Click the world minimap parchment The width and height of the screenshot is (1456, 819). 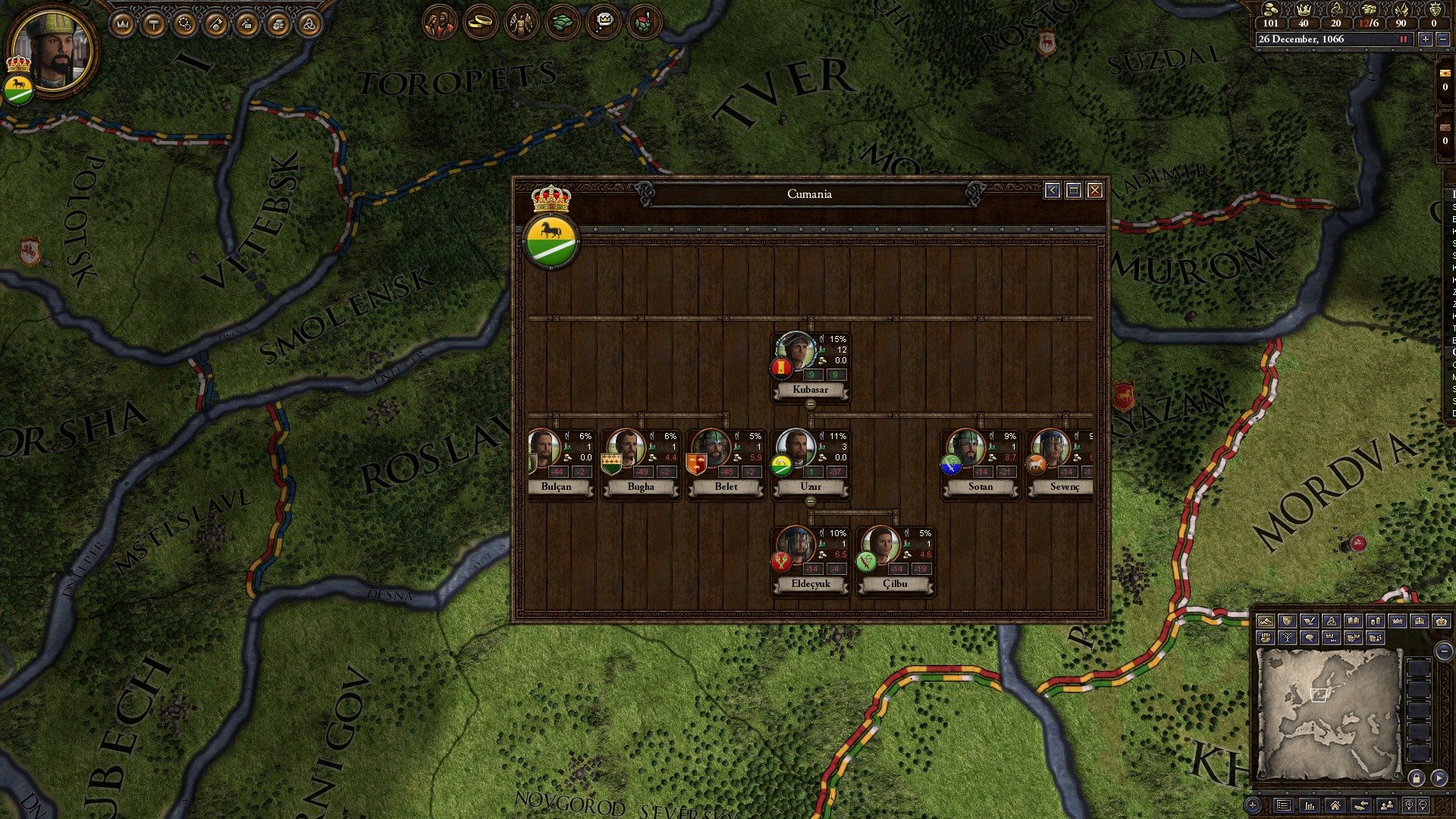pos(1327,713)
